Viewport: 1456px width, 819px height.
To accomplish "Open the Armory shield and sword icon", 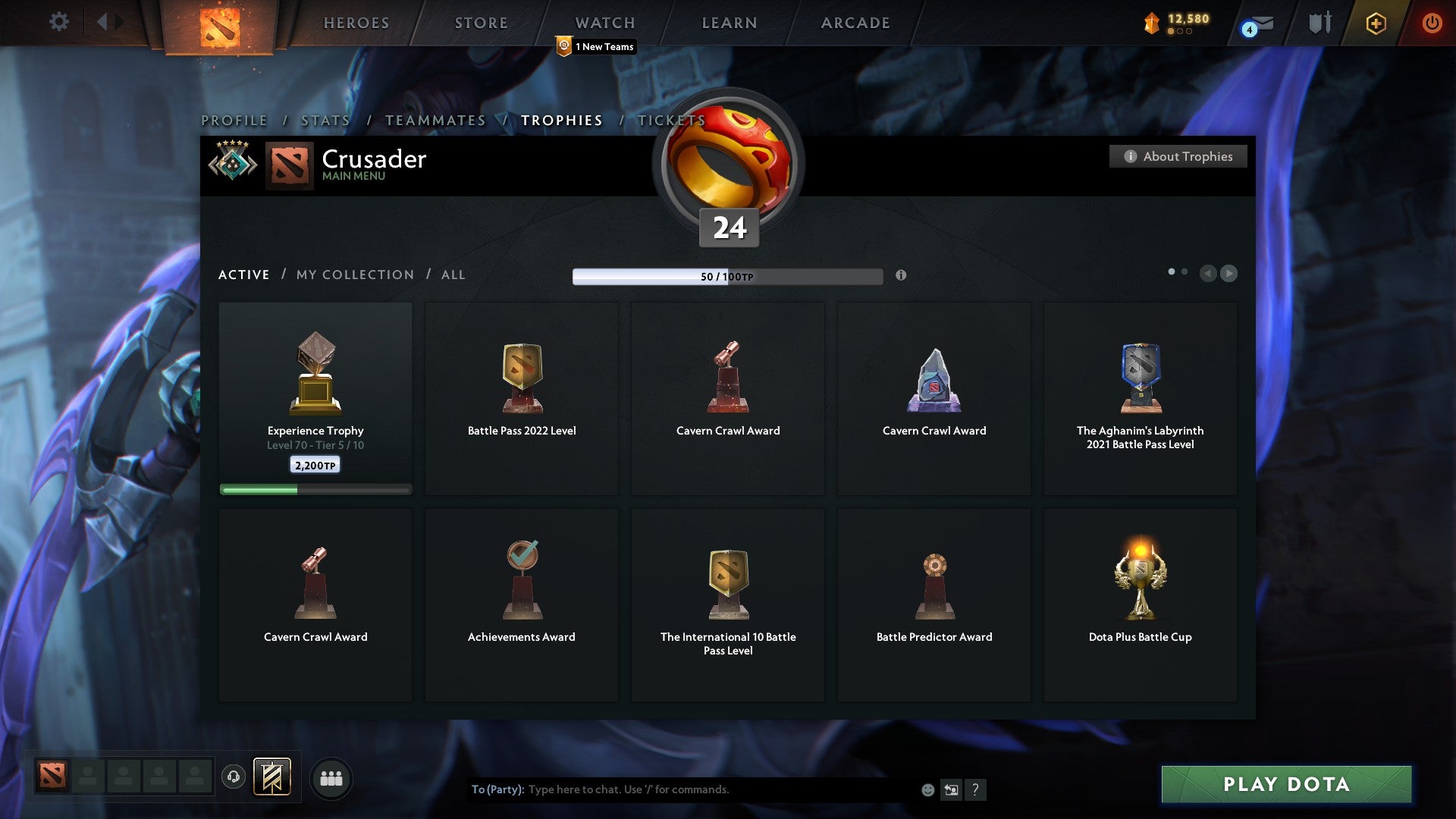I will pyautogui.click(x=1319, y=23).
